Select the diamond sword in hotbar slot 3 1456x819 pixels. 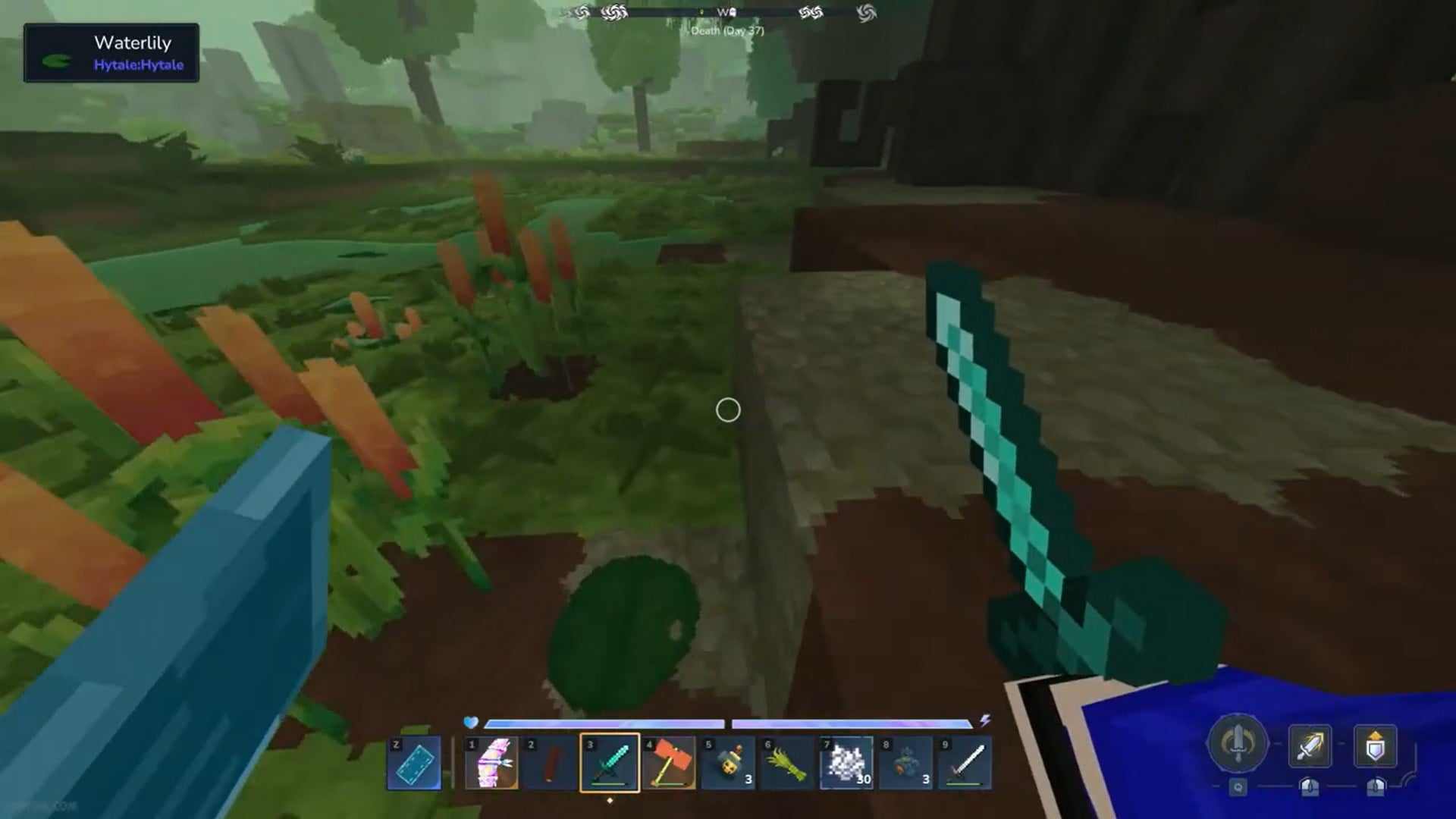(609, 762)
